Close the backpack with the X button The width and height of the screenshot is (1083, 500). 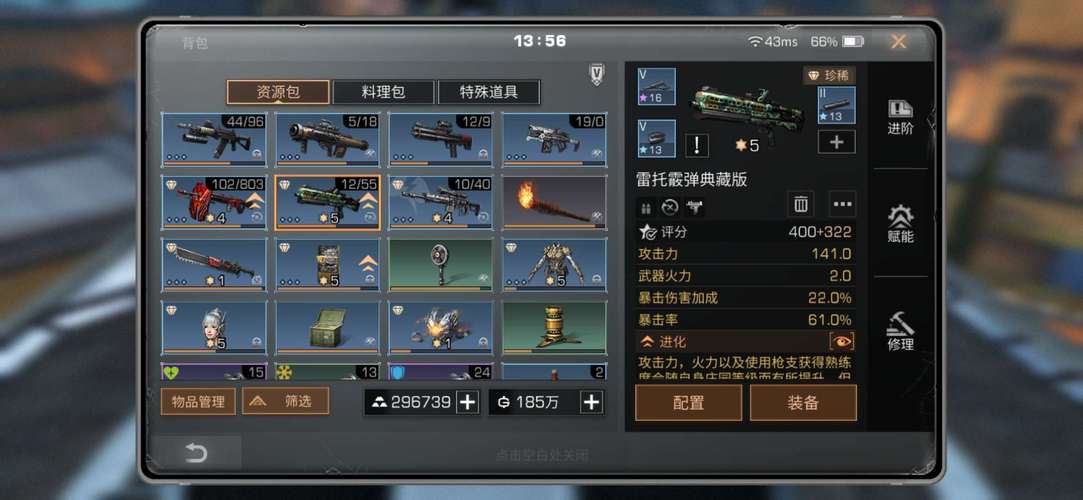click(x=898, y=42)
